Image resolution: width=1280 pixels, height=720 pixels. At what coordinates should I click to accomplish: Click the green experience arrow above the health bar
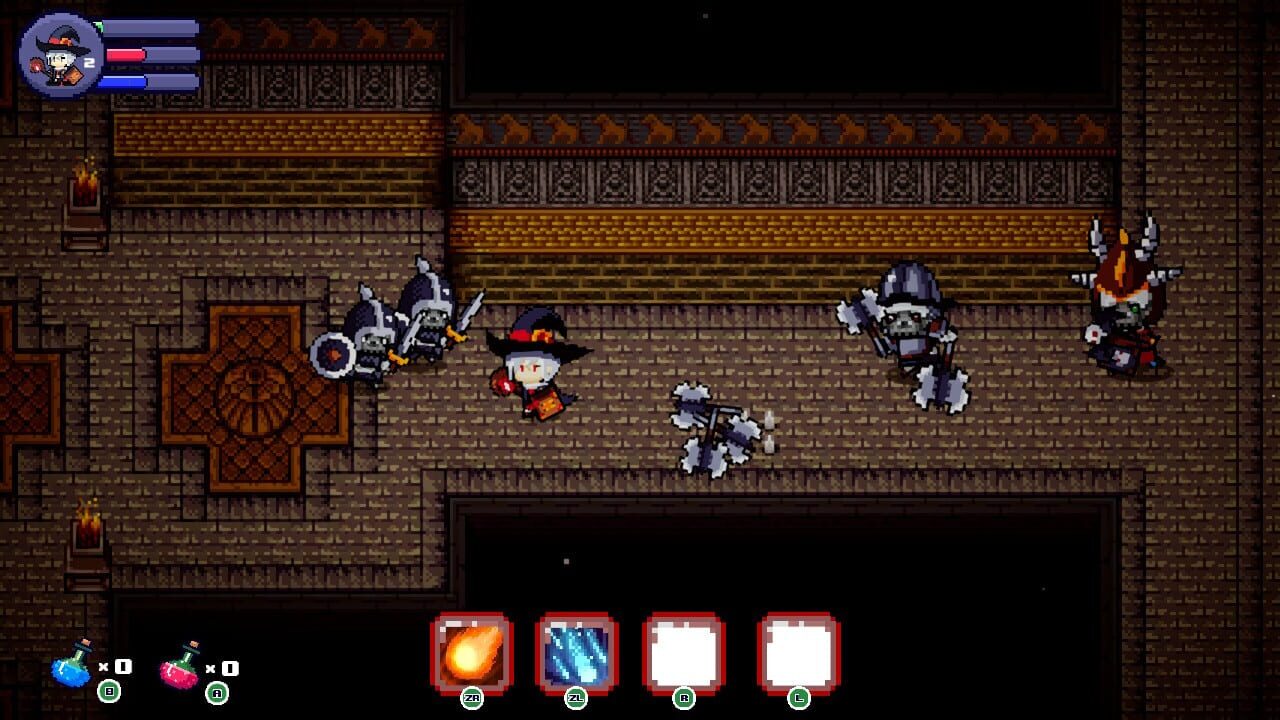click(x=100, y=25)
